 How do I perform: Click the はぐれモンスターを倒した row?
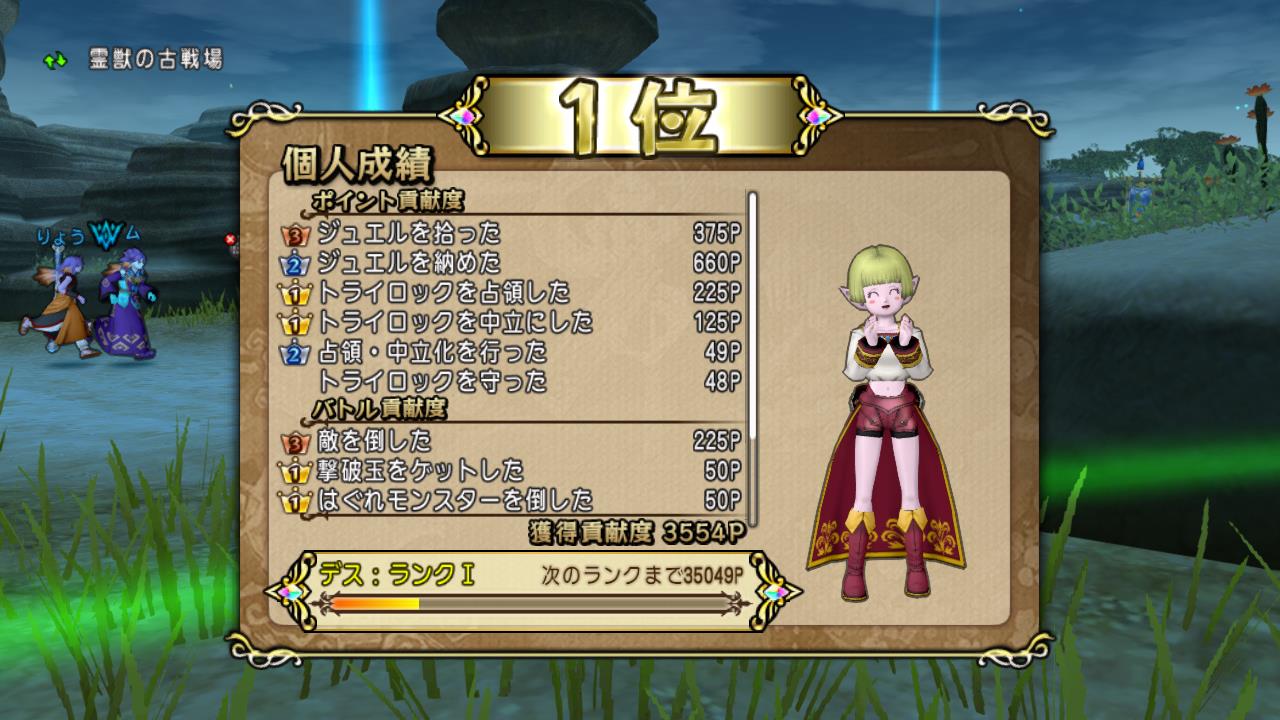(512, 500)
